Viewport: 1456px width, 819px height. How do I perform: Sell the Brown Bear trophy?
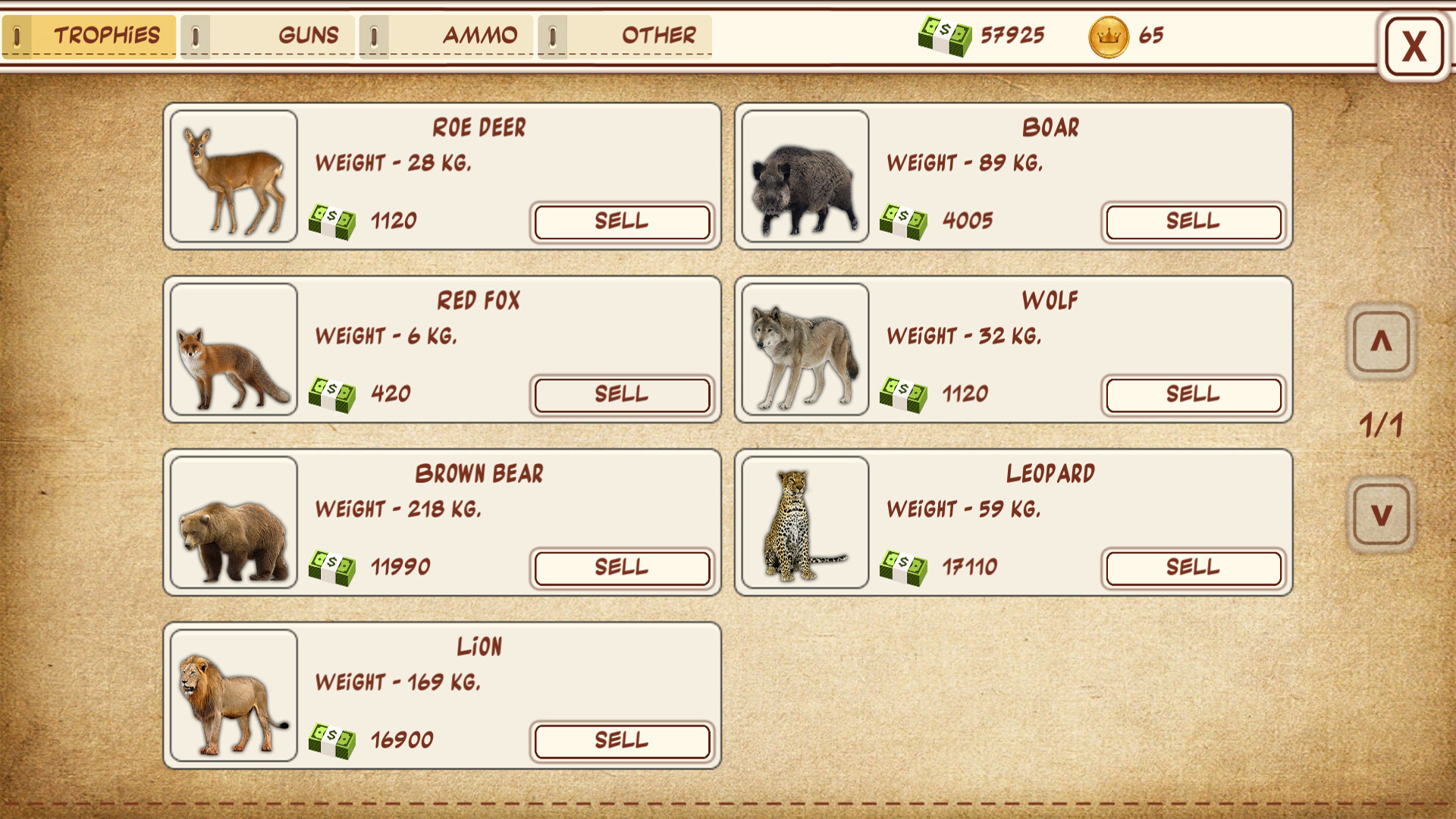621,568
